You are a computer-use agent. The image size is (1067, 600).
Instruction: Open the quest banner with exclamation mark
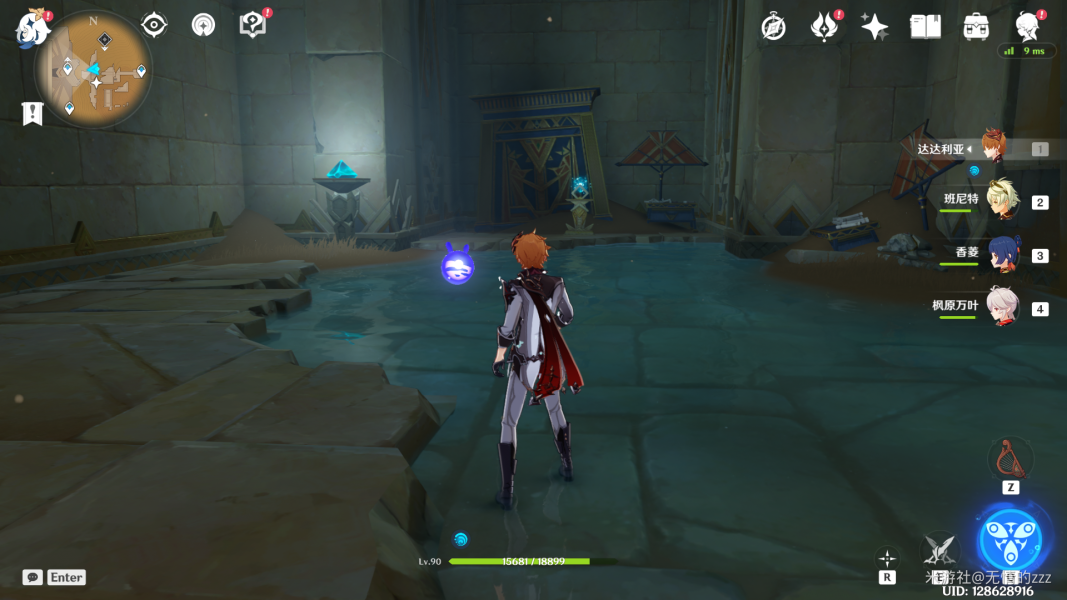tap(33, 113)
